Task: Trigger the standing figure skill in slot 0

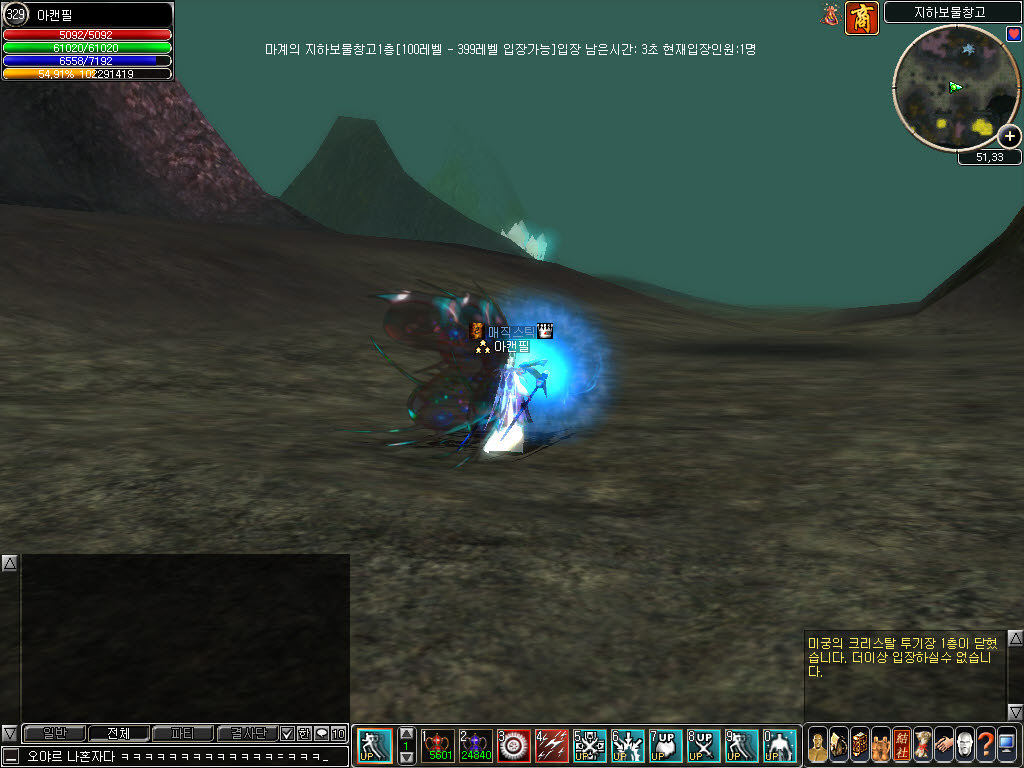Action: click(779, 746)
